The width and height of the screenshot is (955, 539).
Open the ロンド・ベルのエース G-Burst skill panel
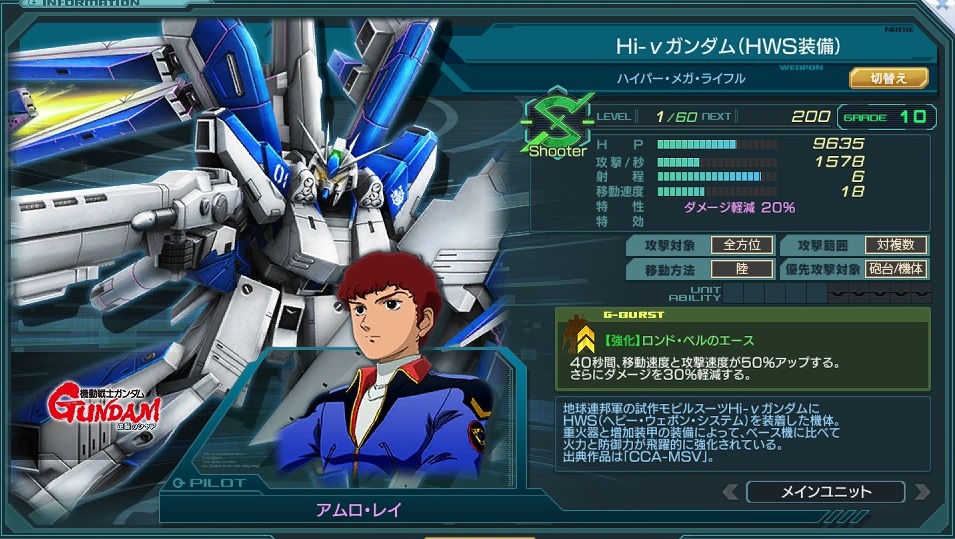click(x=742, y=348)
